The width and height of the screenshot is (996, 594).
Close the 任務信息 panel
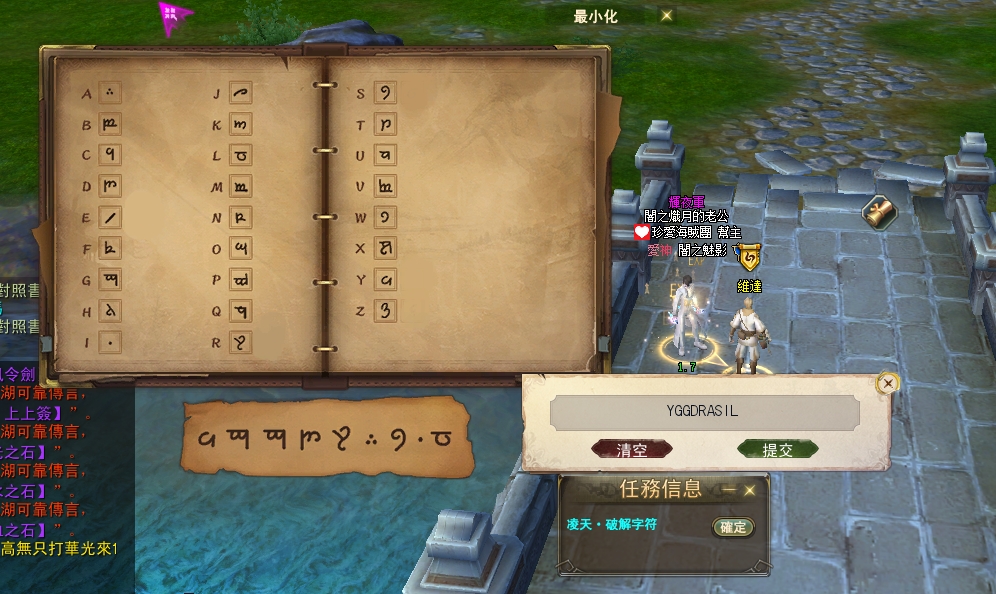pos(749,490)
